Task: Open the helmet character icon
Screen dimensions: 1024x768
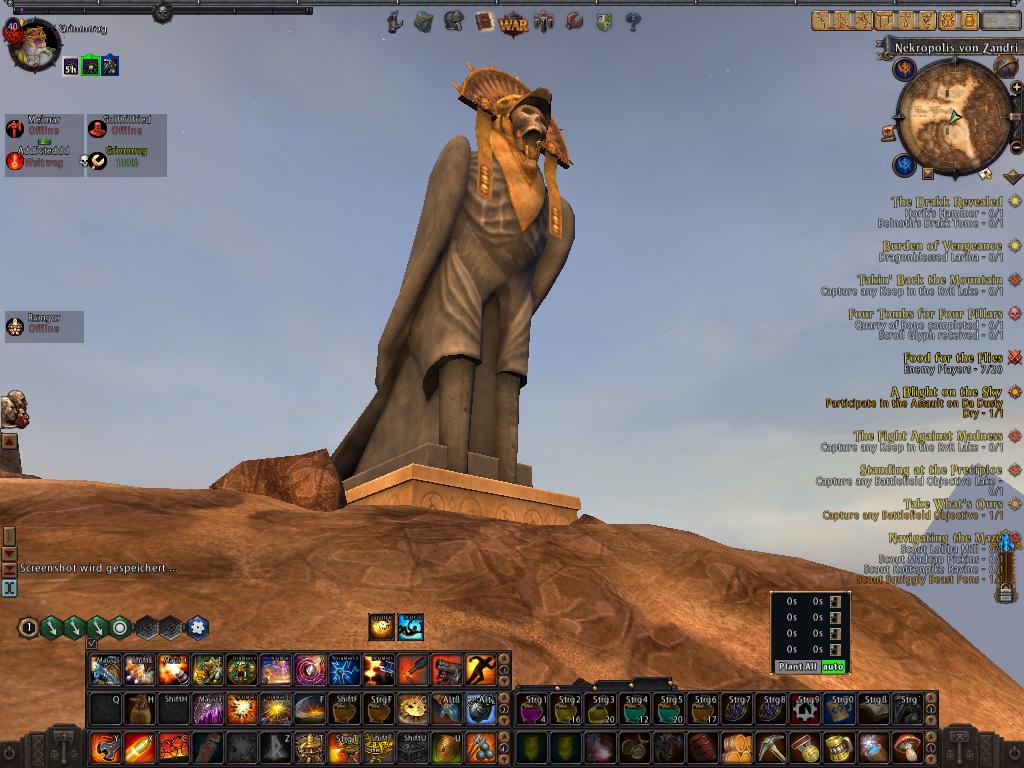Action: tap(454, 21)
